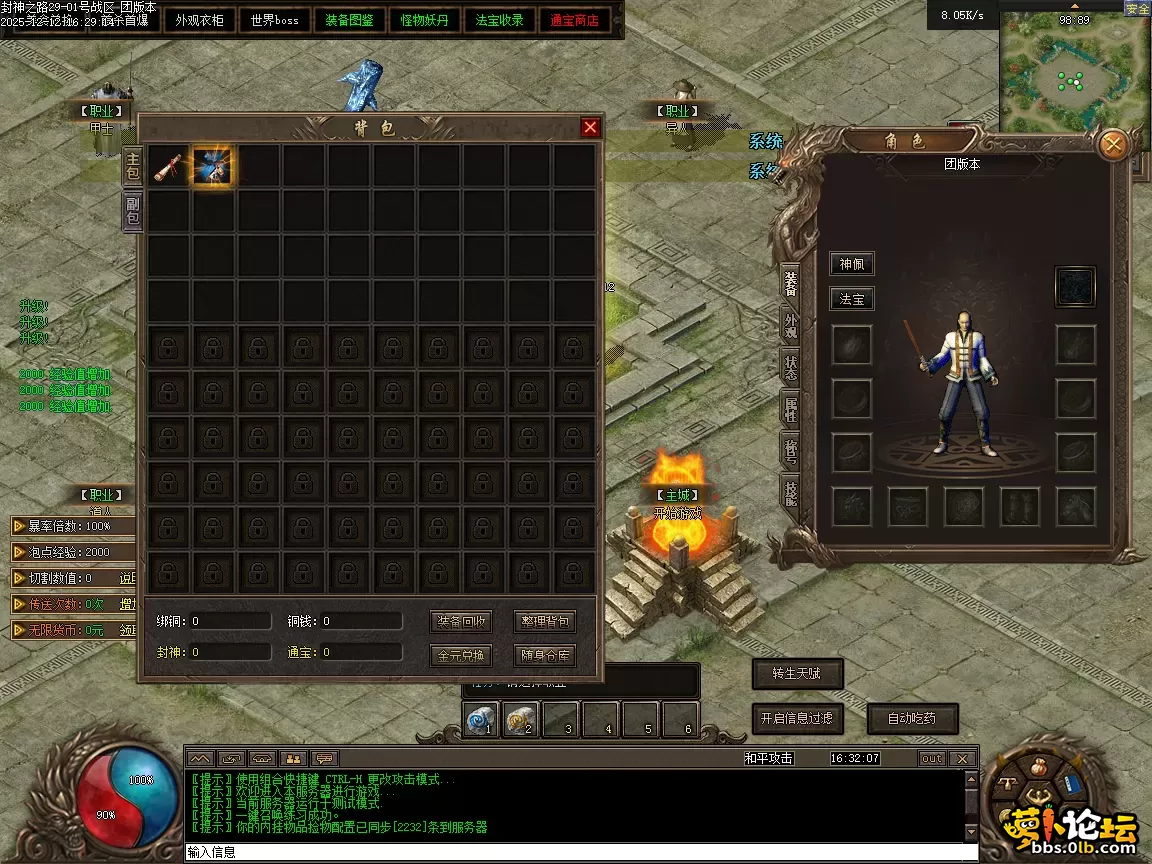Open the 神佩 button in character panel

[x=852, y=264]
